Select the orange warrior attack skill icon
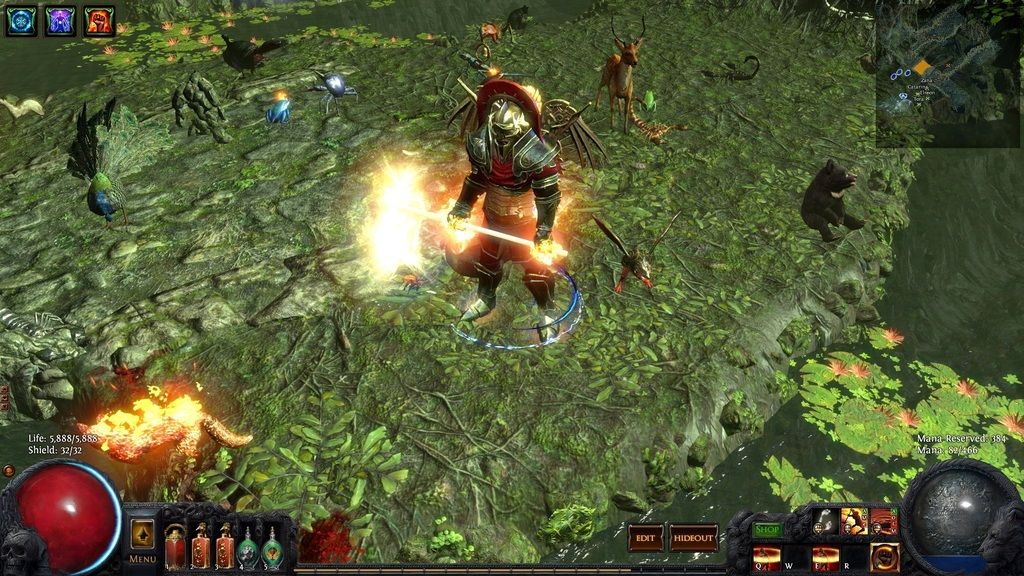 click(x=854, y=521)
